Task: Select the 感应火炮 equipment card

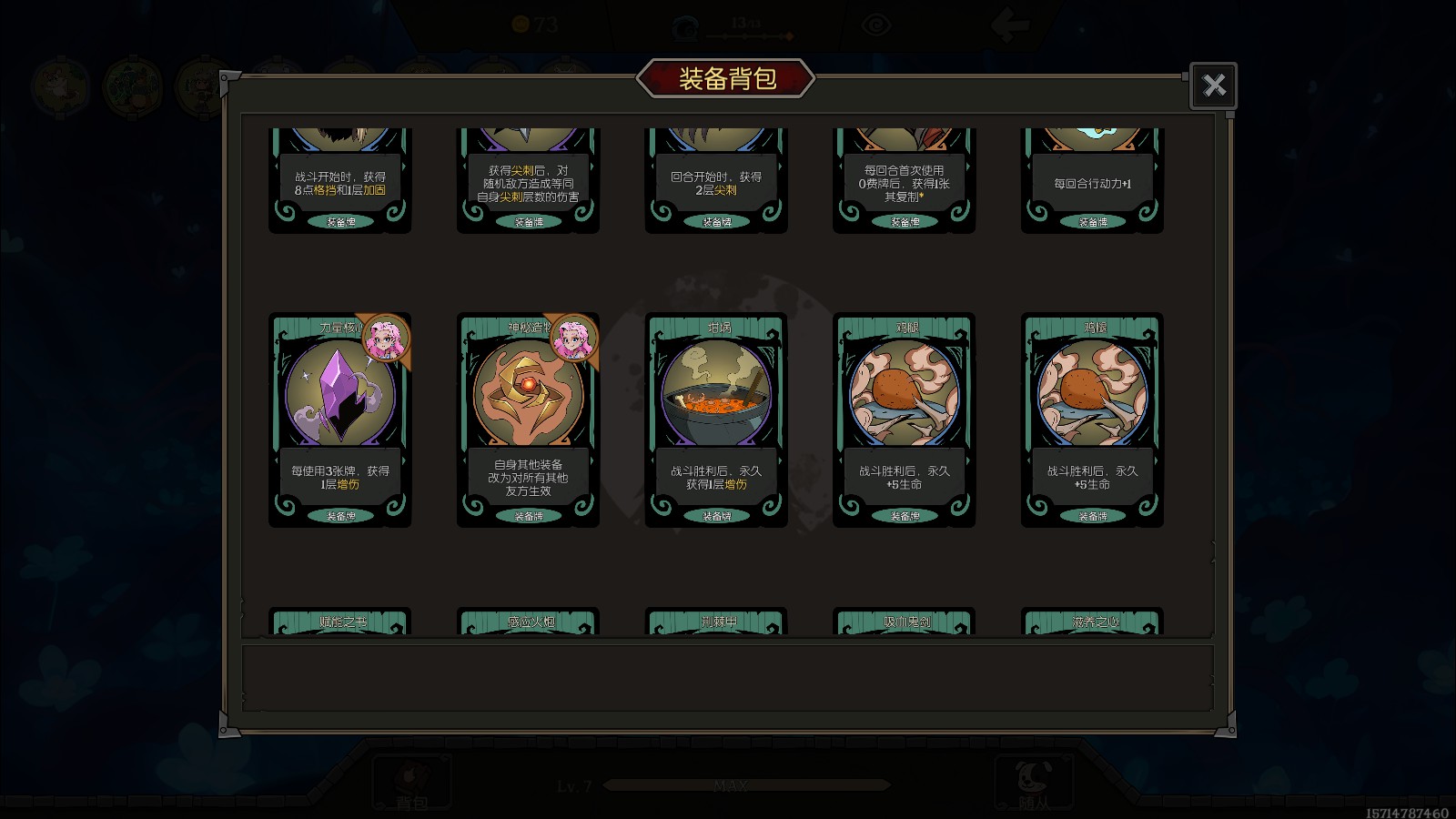Action: (x=528, y=622)
